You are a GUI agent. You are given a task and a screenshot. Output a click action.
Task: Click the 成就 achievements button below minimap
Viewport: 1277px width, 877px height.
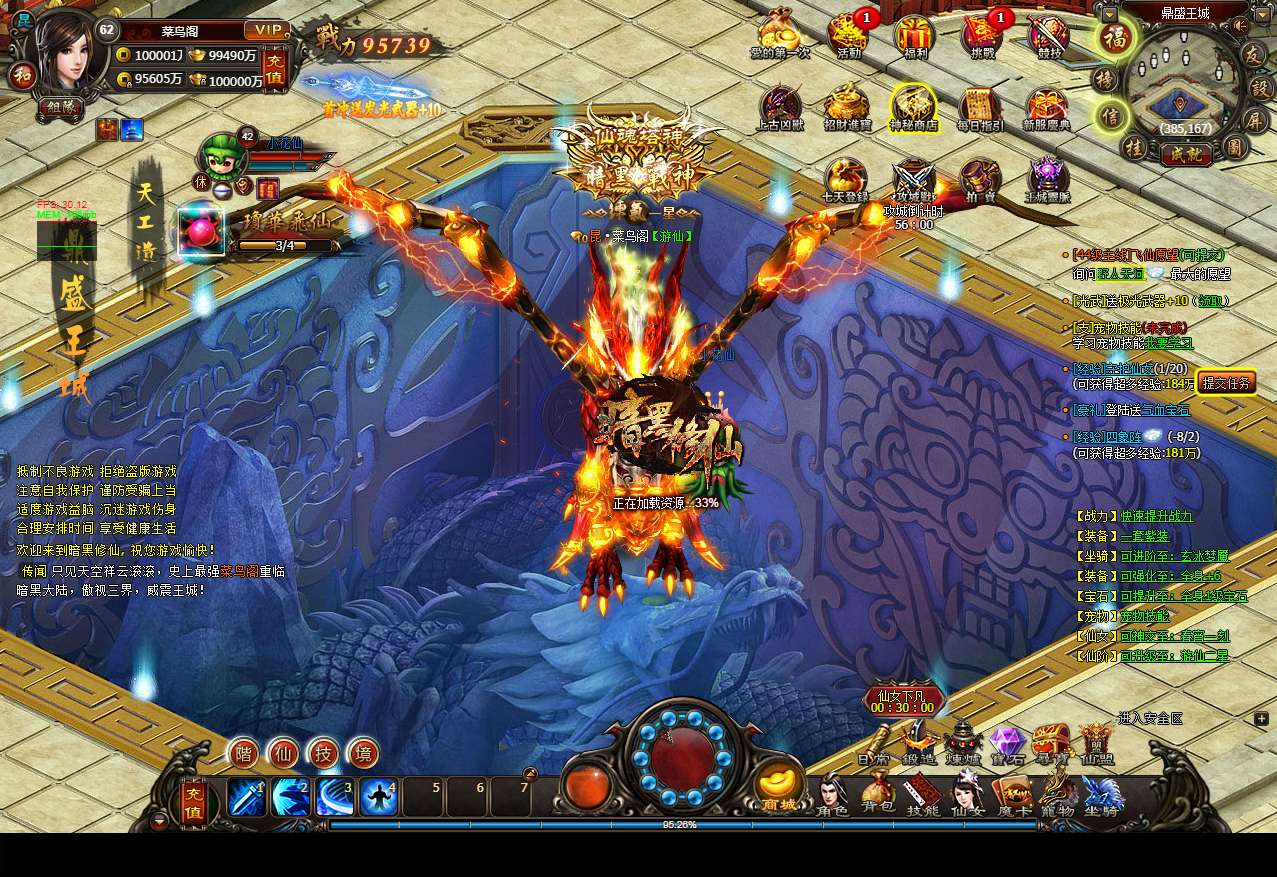1186,154
